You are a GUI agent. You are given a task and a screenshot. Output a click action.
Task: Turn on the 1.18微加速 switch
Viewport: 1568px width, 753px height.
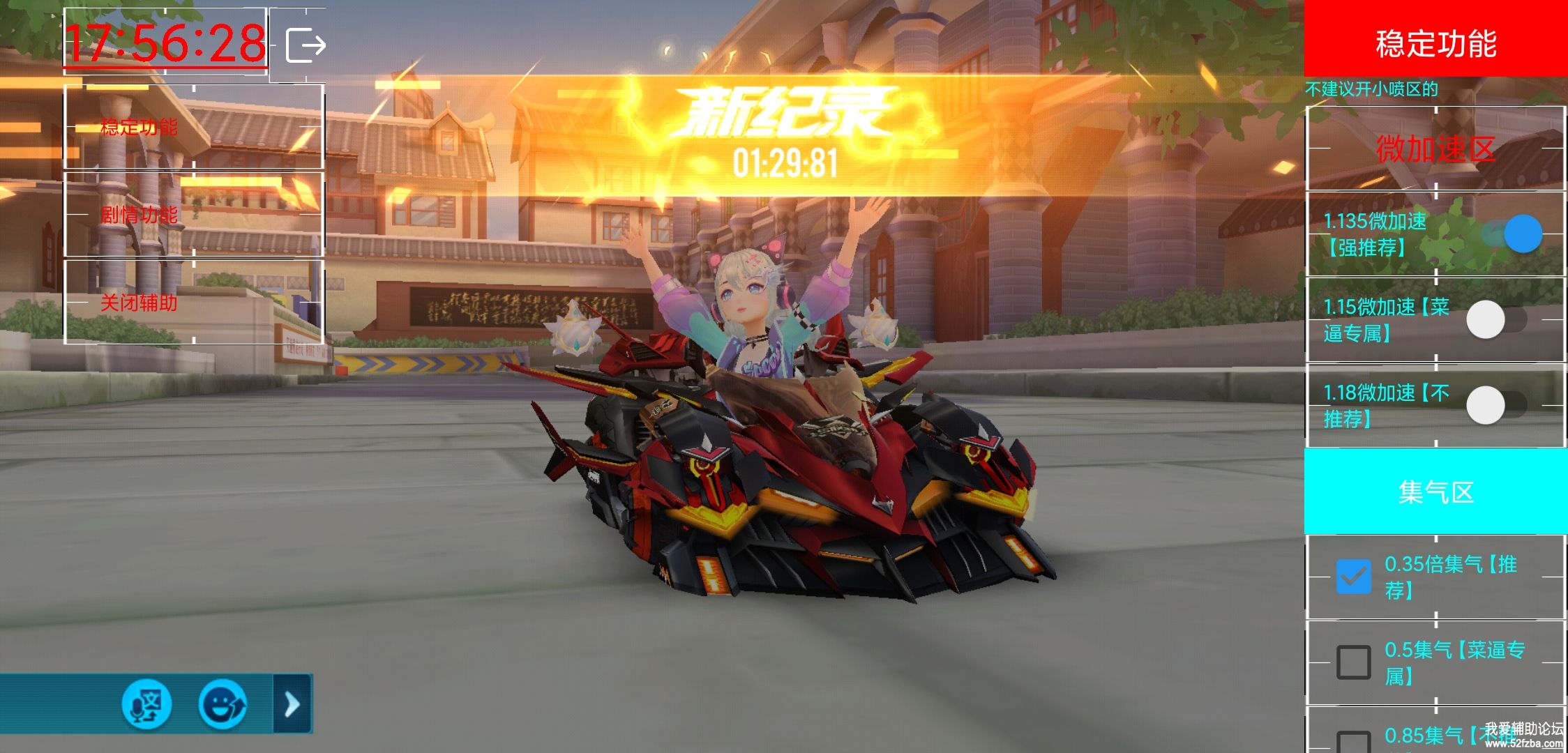point(1495,405)
